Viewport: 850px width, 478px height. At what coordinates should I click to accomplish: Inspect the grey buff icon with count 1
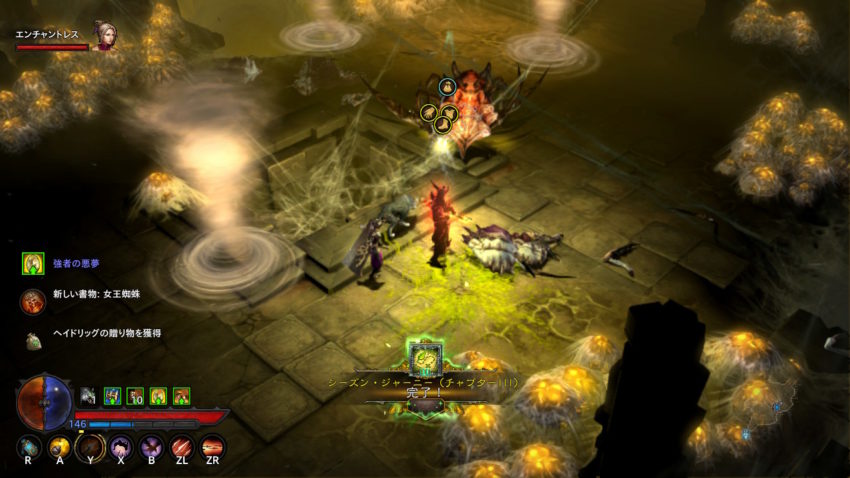pos(89,396)
